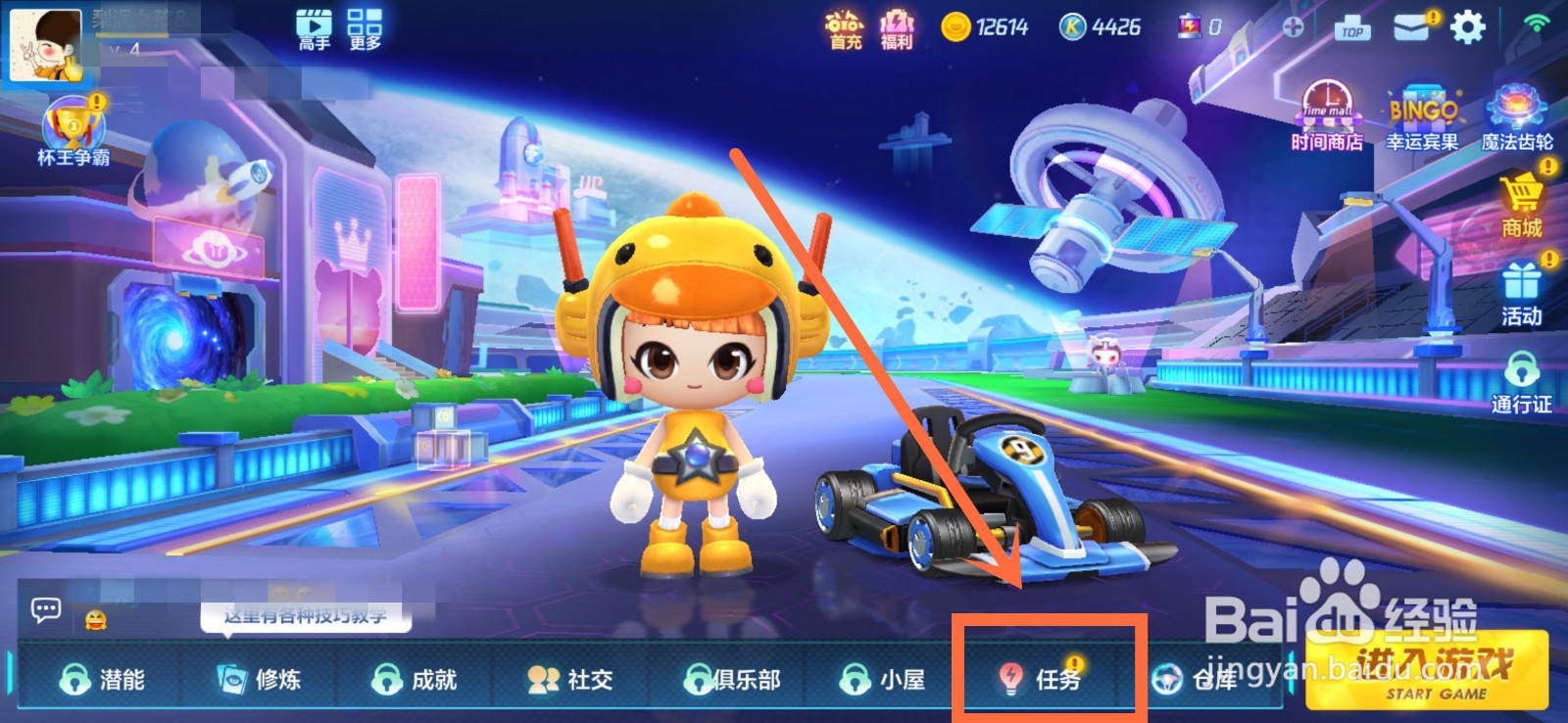Image resolution: width=1568 pixels, height=723 pixels.
Task: Select the emoji face icon near chat
Action: click(93, 618)
